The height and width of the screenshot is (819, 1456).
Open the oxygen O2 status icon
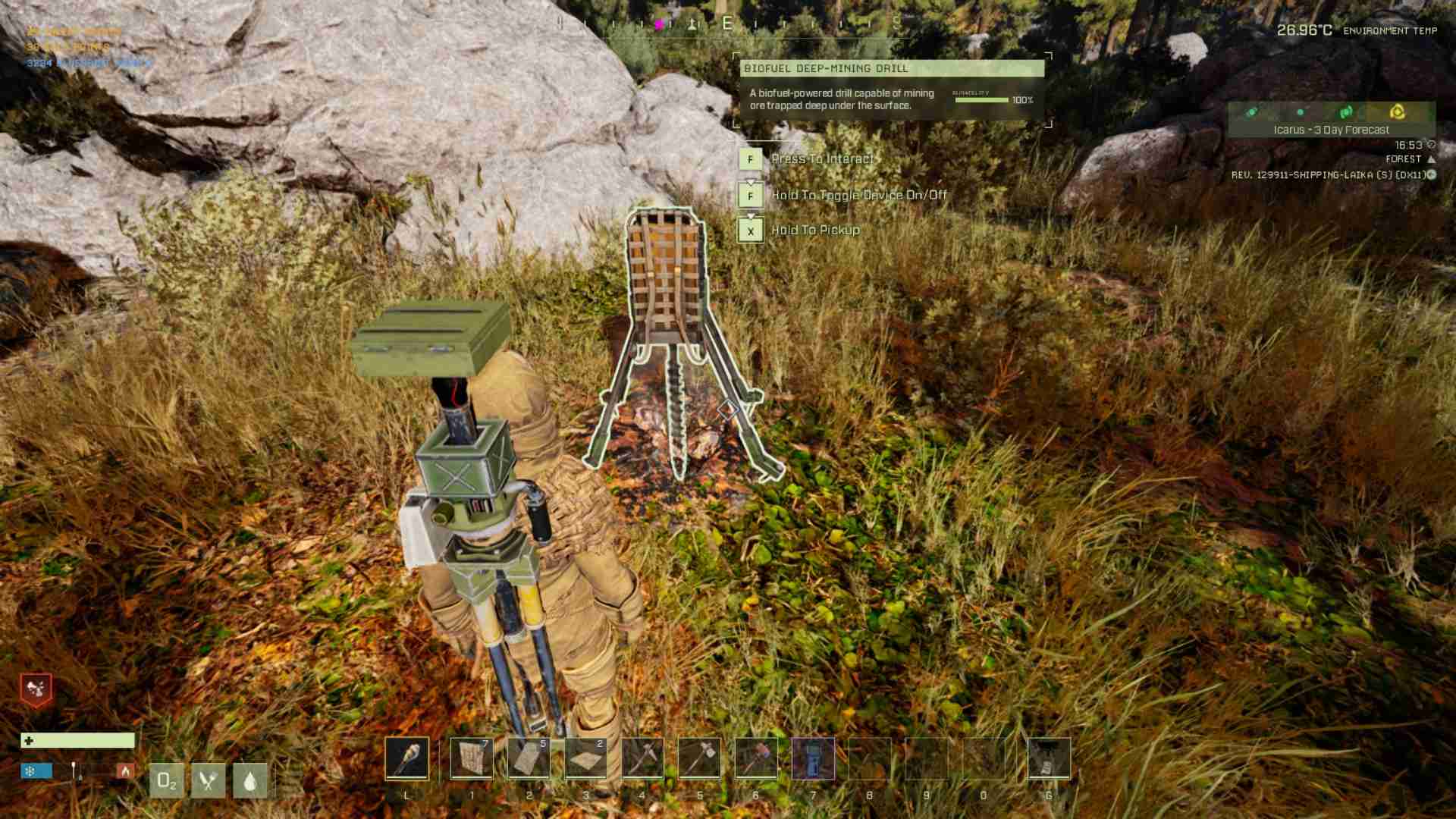tap(166, 780)
